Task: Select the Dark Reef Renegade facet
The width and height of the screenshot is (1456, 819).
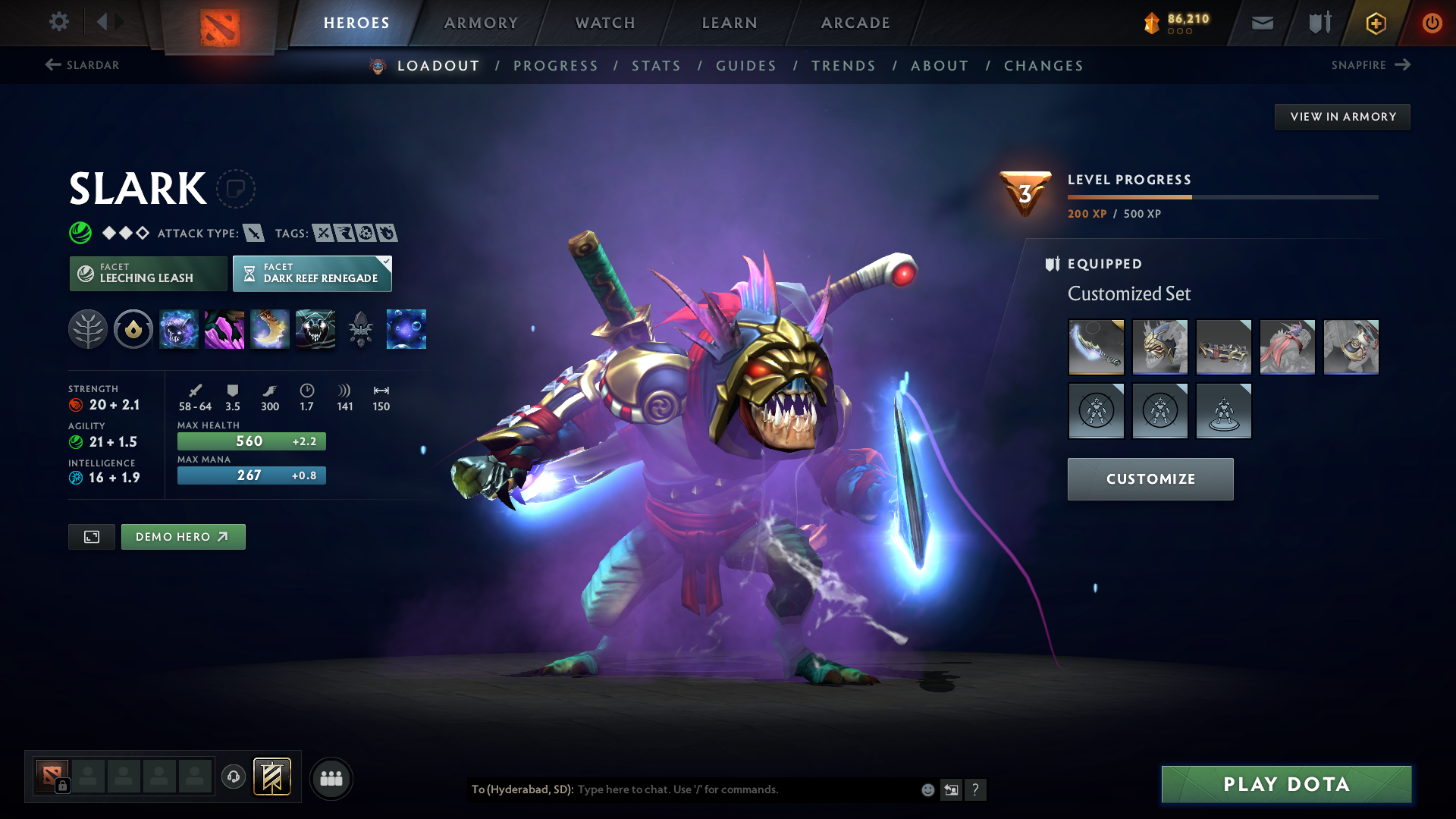Action: (x=311, y=273)
